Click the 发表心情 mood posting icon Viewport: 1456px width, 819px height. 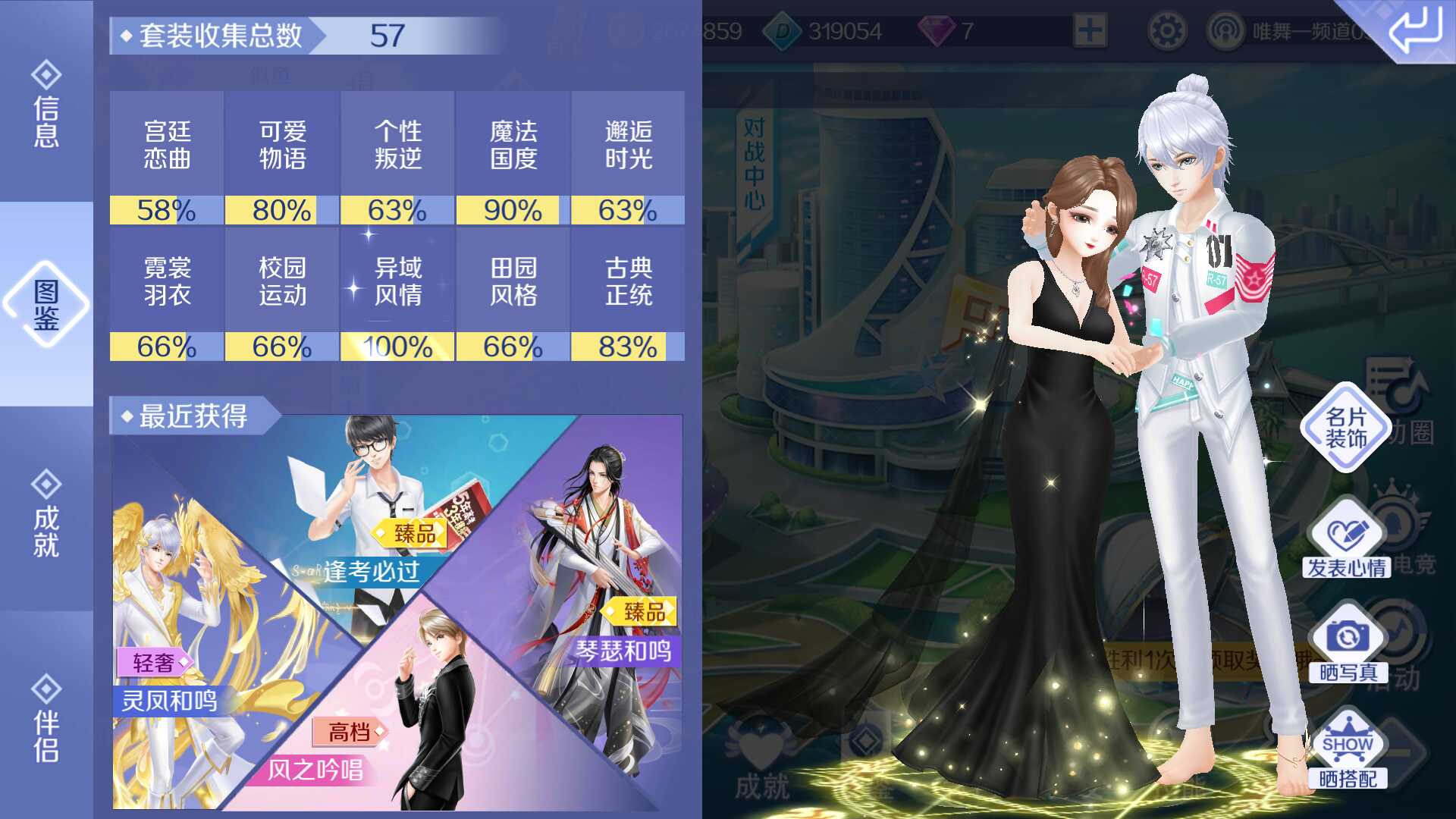(1347, 531)
